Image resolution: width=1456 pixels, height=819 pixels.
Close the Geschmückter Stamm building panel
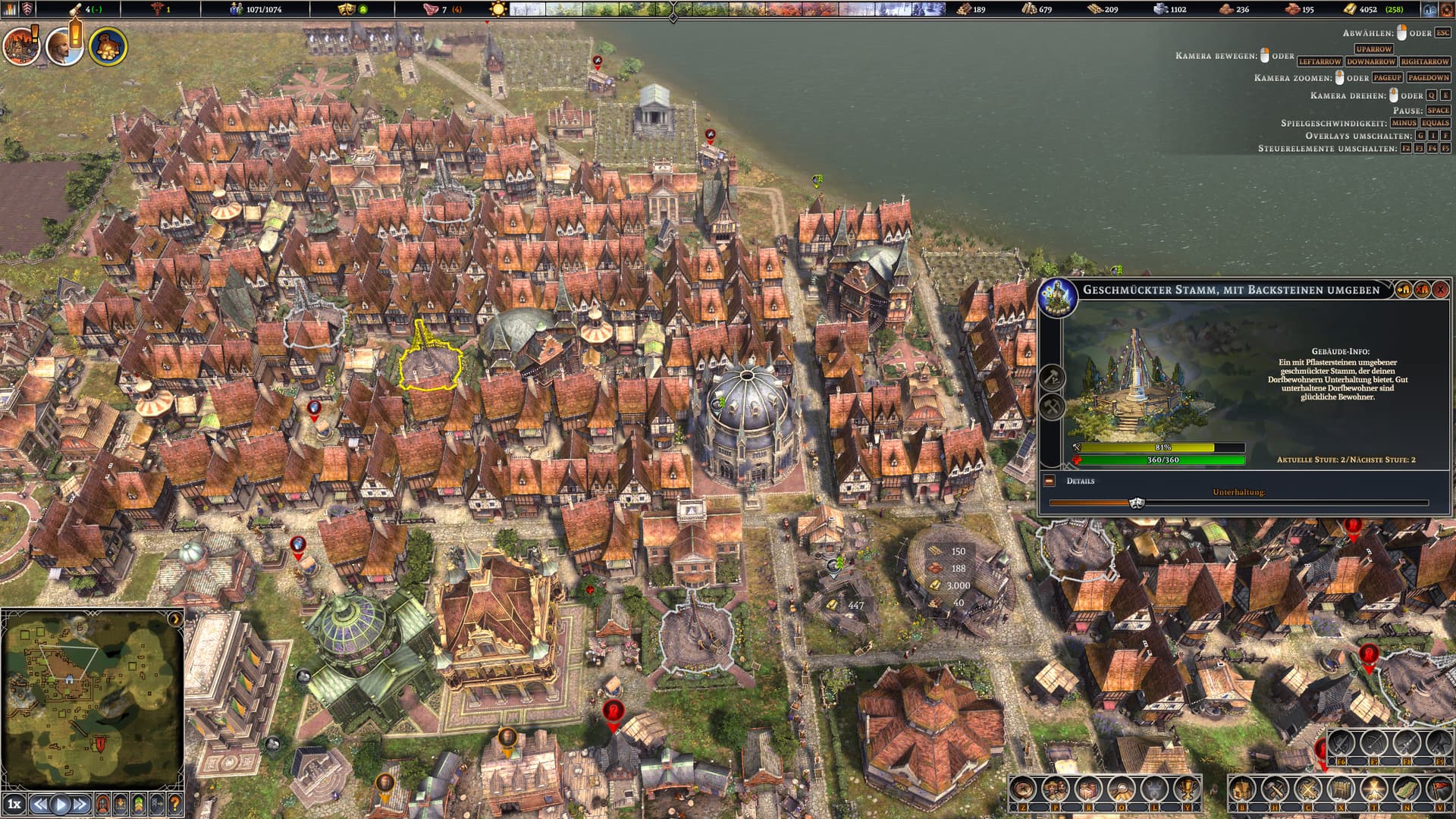coord(1440,290)
